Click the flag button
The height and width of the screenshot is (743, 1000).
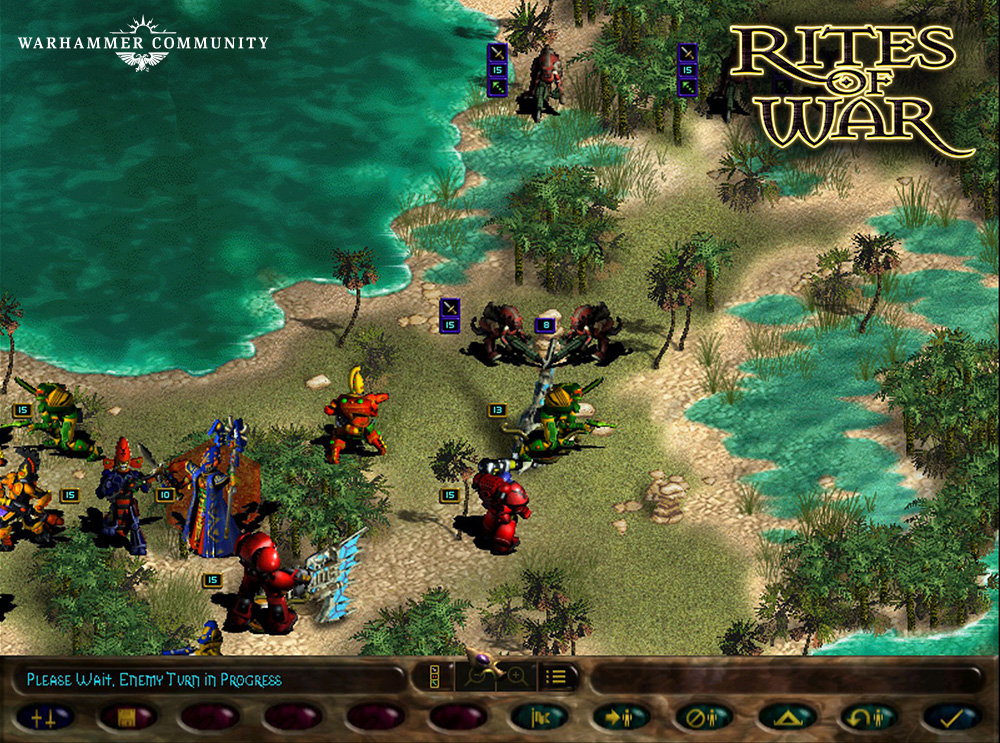click(538, 716)
